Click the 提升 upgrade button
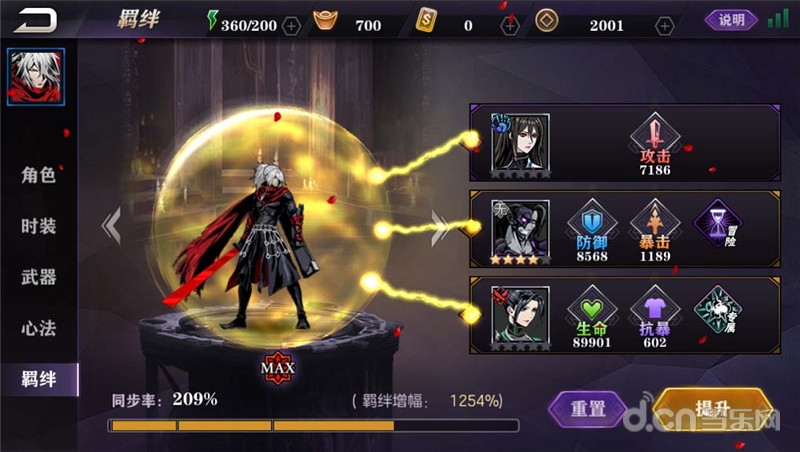The width and height of the screenshot is (800, 452). click(711, 409)
